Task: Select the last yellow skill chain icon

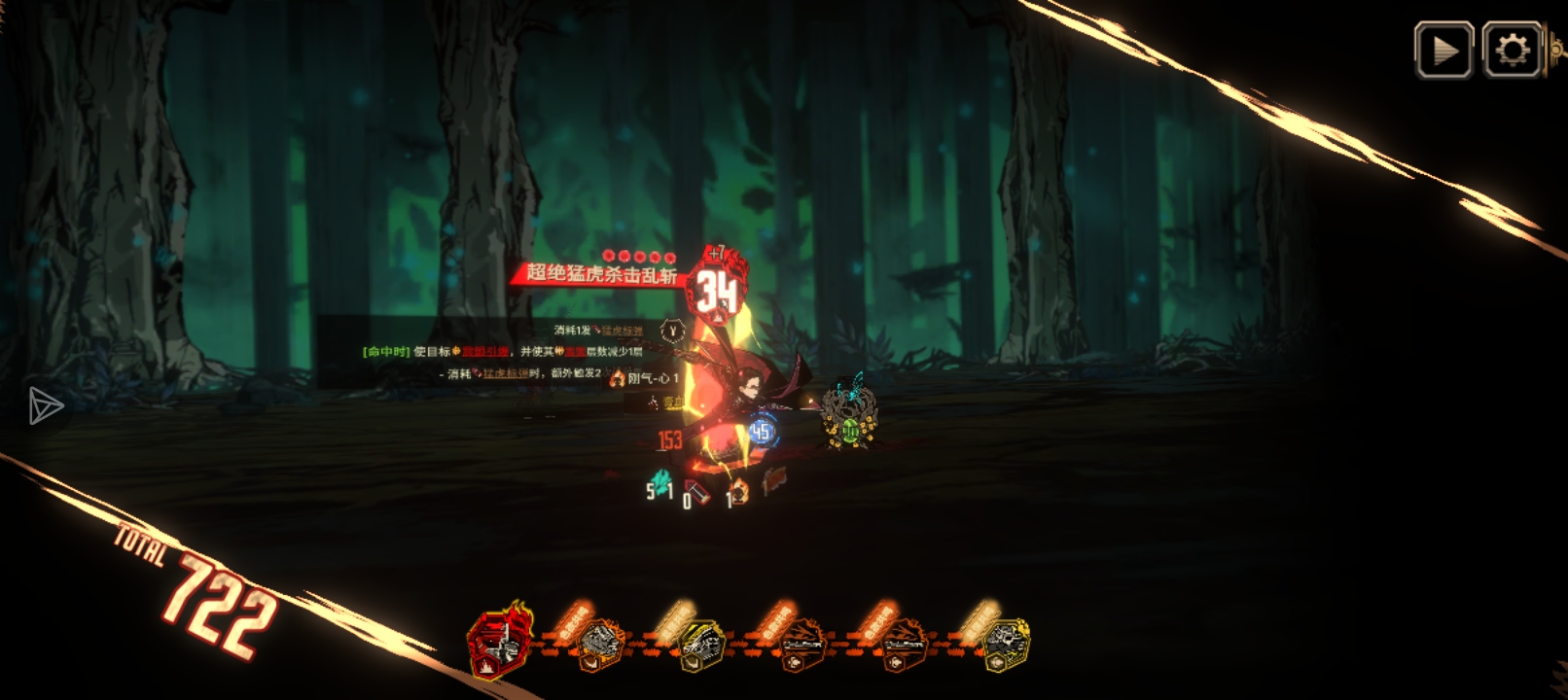Action: 1005,645
